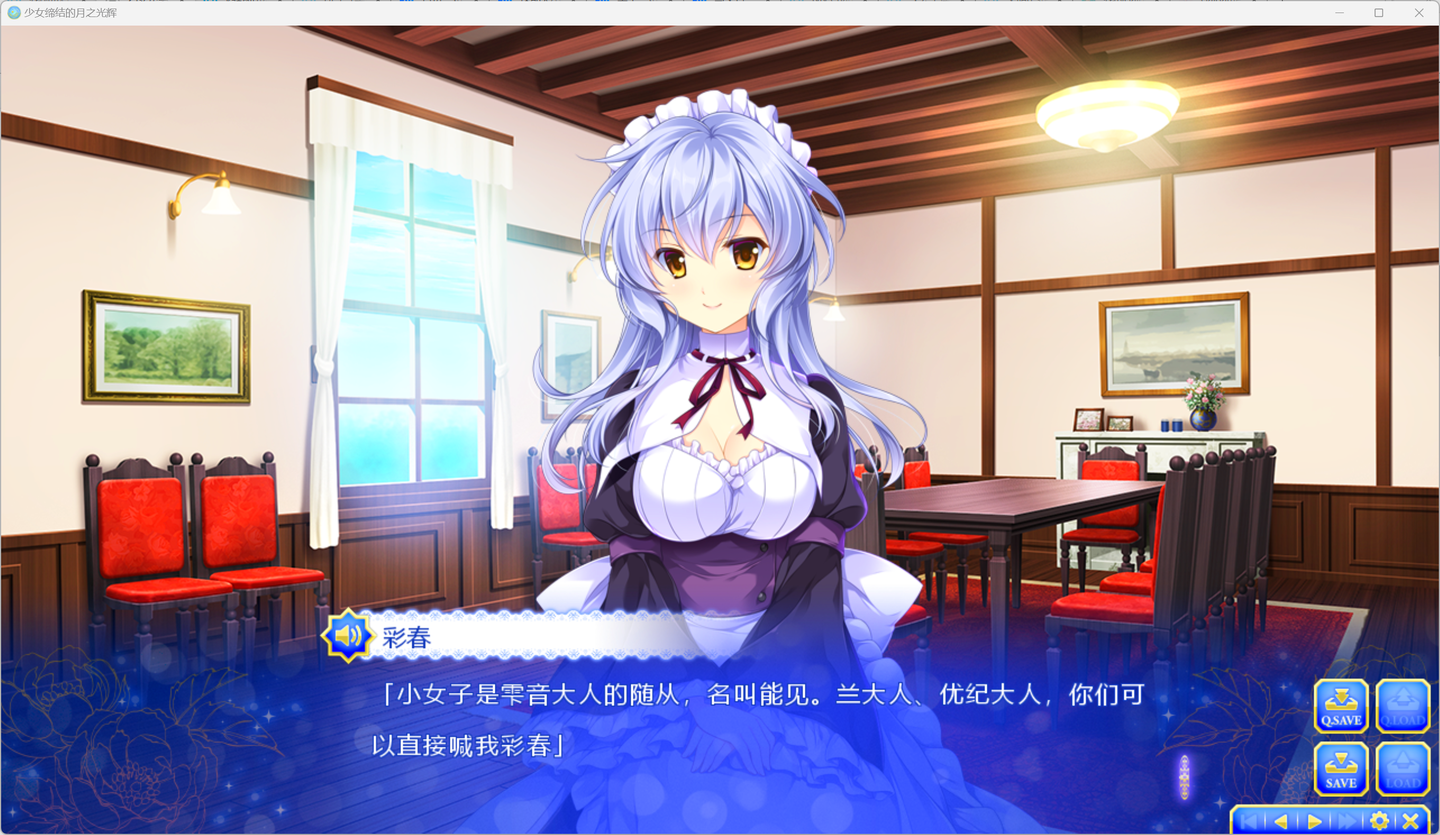Toggle window maximize state
Image resolution: width=1440 pixels, height=835 pixels.
coord(1378,12)
